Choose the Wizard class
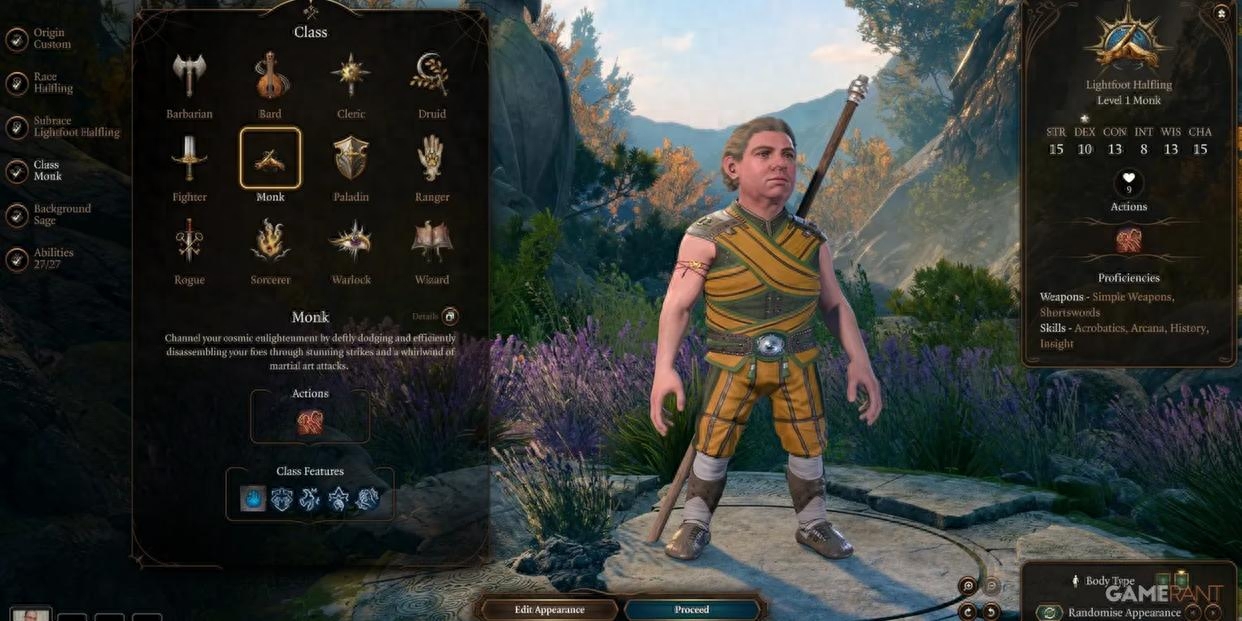This screenshot has width=1242, height=621. (432, 242)
